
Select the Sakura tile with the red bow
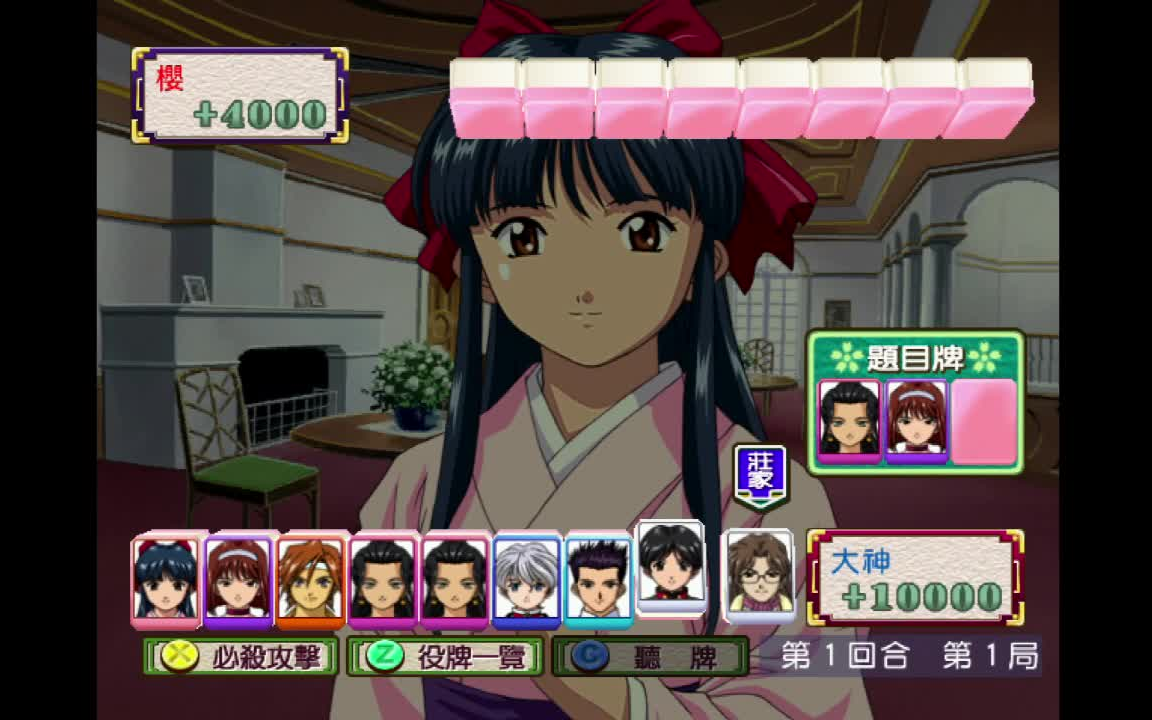click(166, 579)
